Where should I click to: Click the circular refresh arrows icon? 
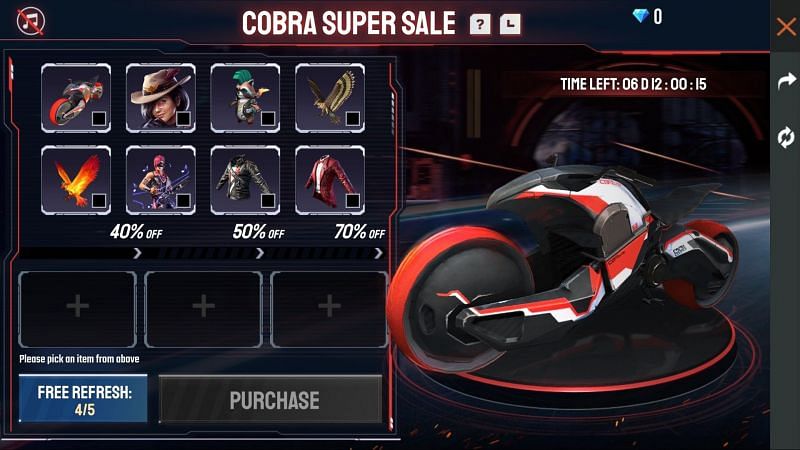click(x=786, y=138)
